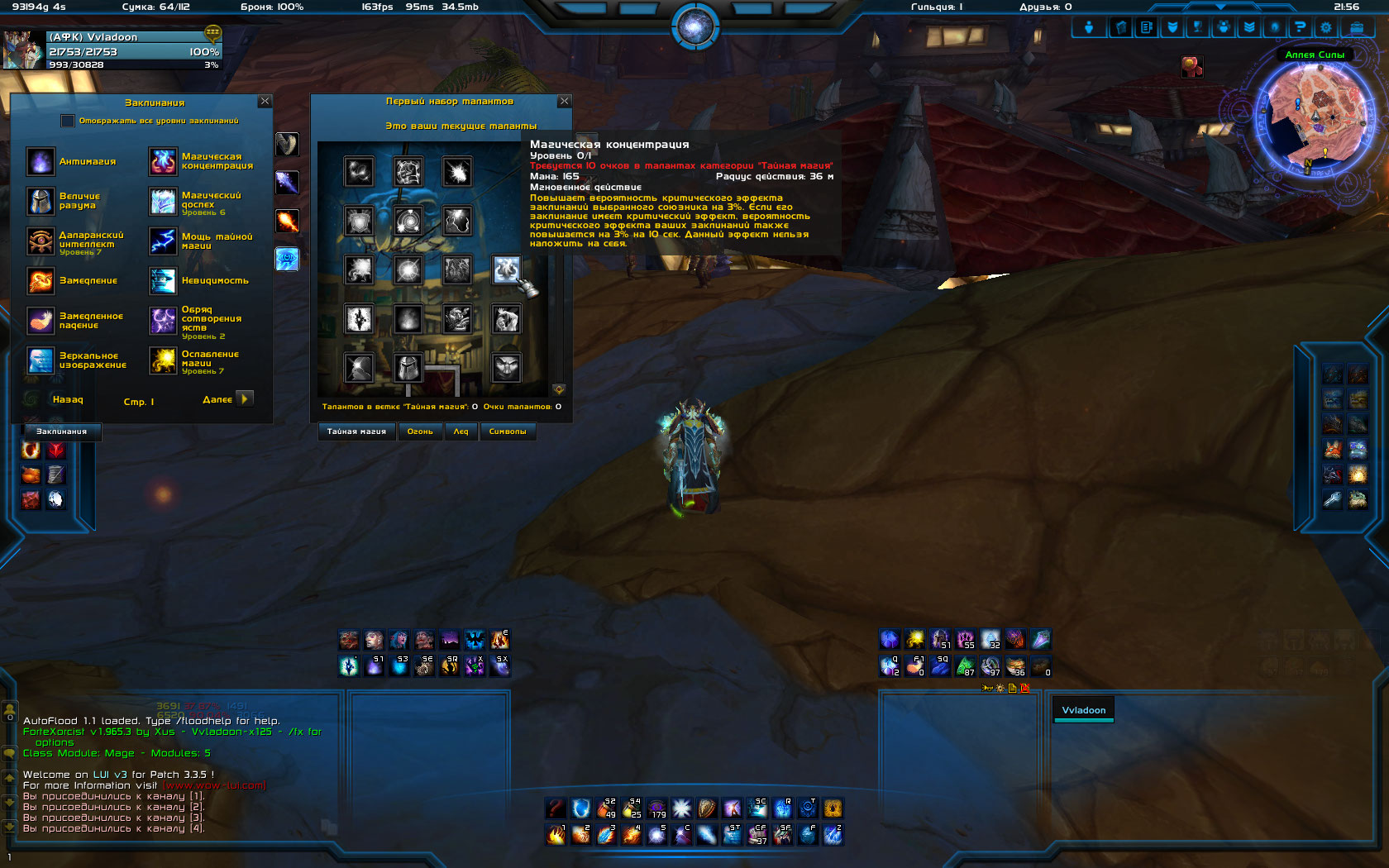Screen dimensions: 1389x868
Task: Open the Символы glyph tab
Action: pos(508,432)
